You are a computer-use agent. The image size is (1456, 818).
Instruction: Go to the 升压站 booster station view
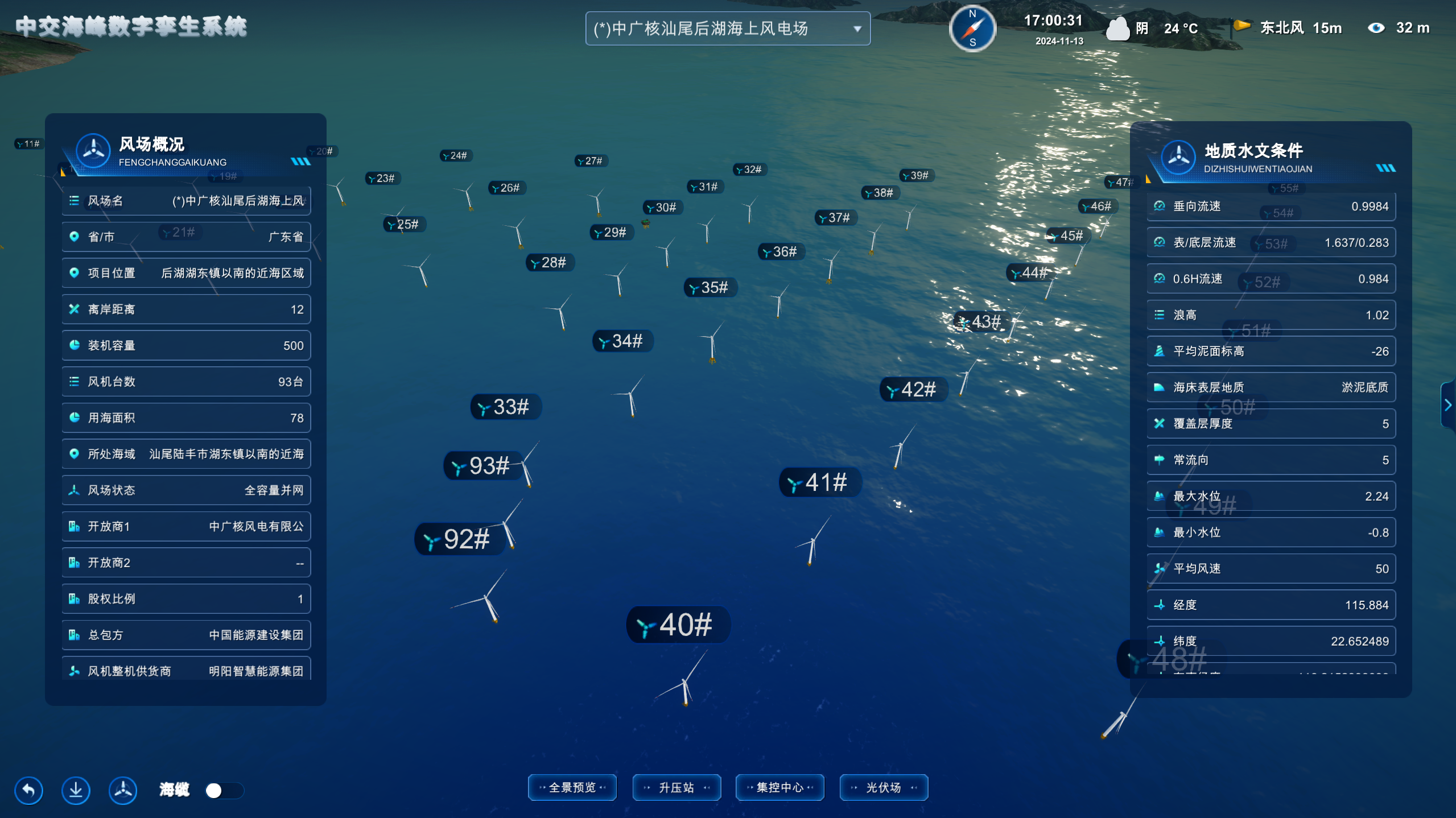point(676,787)
